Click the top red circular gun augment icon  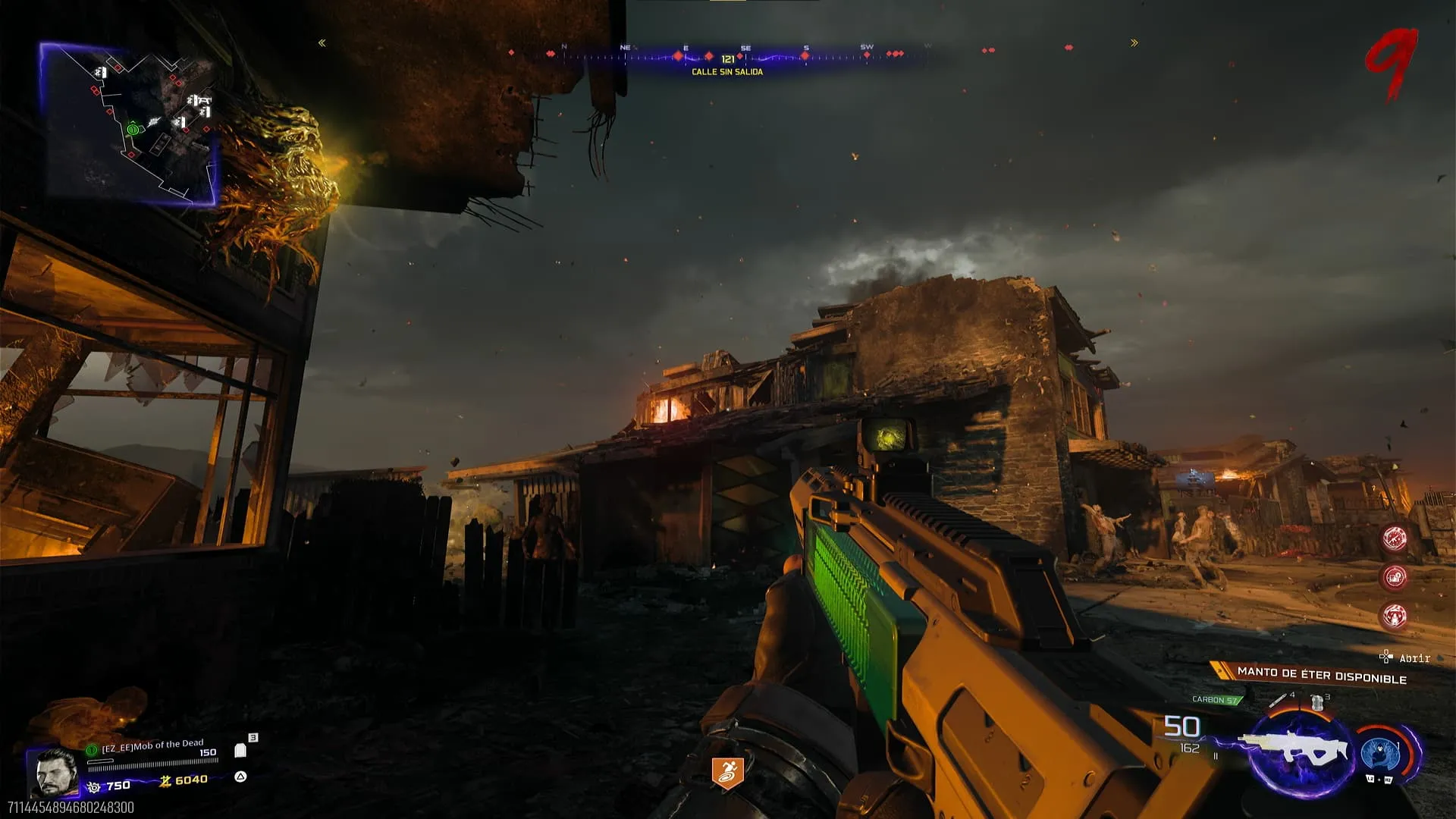point(1395,538)
